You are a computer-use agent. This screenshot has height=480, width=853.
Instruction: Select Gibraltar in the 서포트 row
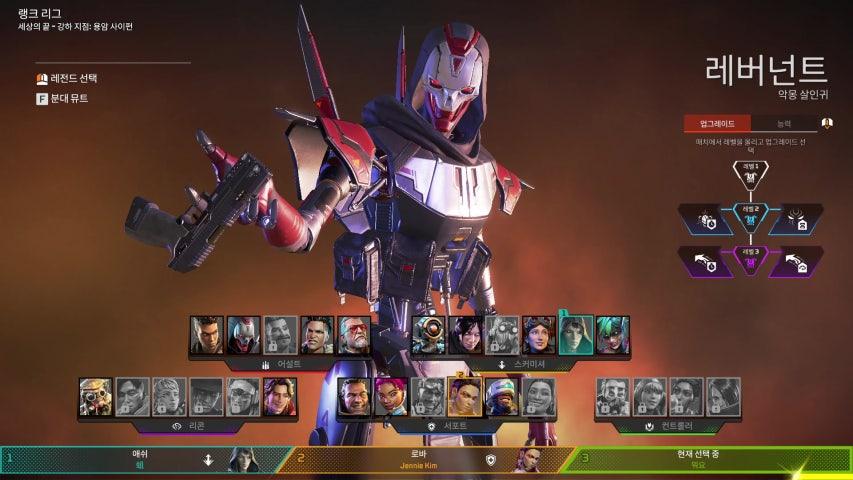click(355, 397)
